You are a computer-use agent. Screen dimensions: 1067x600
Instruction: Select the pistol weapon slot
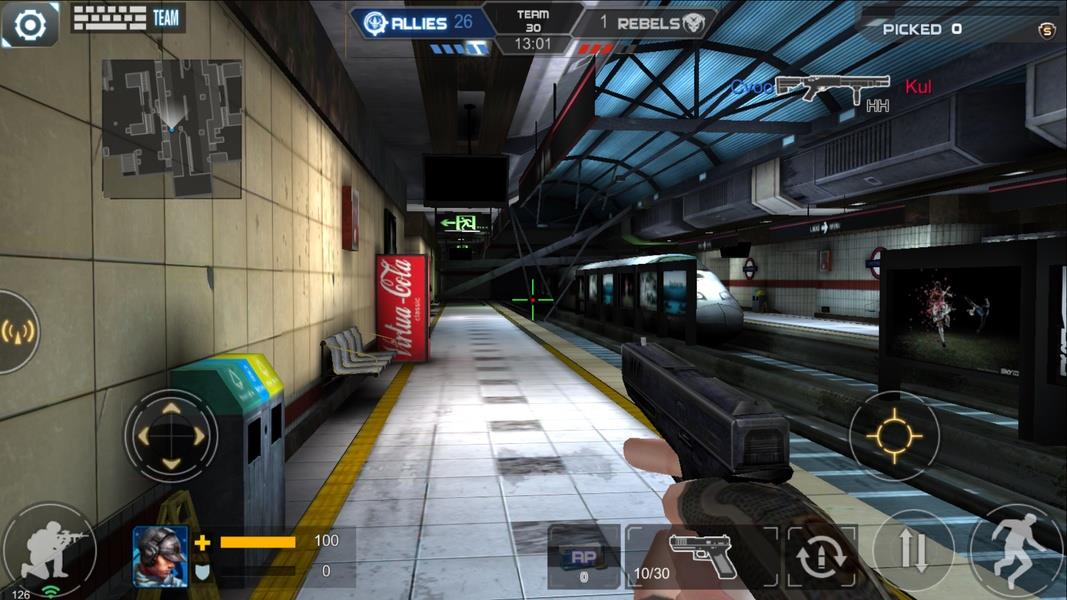702,556
